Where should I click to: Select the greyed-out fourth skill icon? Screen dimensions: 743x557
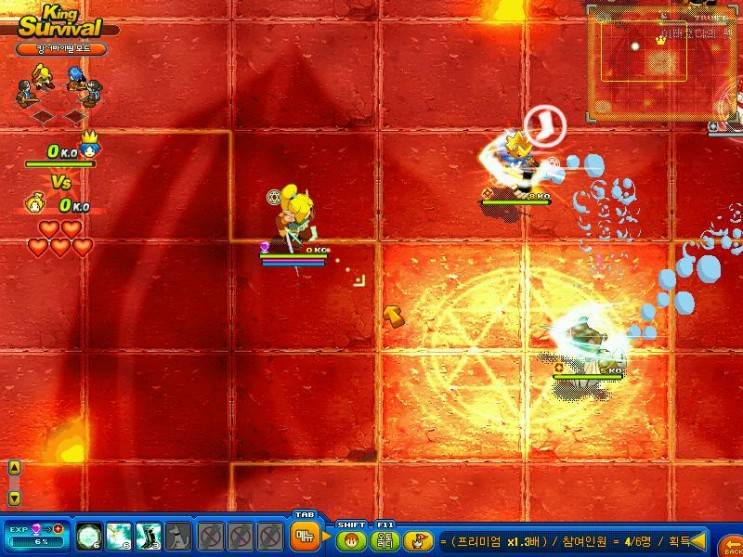click(x=178, y=535)
